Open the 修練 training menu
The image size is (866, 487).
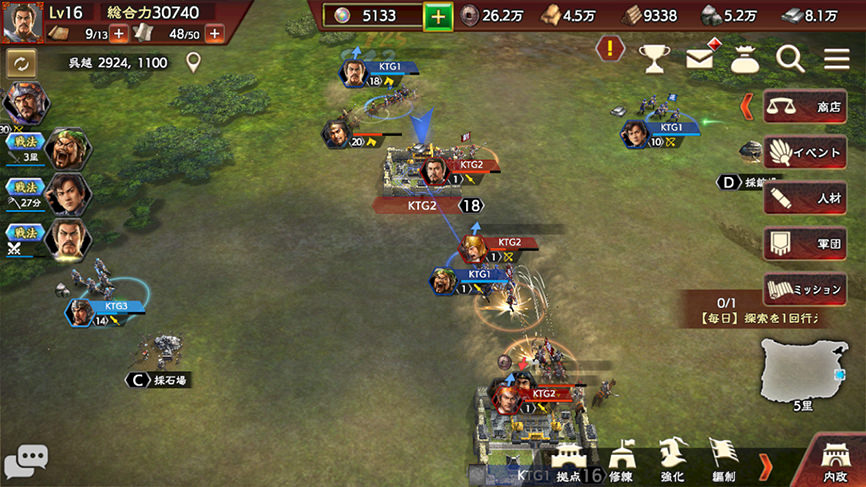click(x=621, y=463)
